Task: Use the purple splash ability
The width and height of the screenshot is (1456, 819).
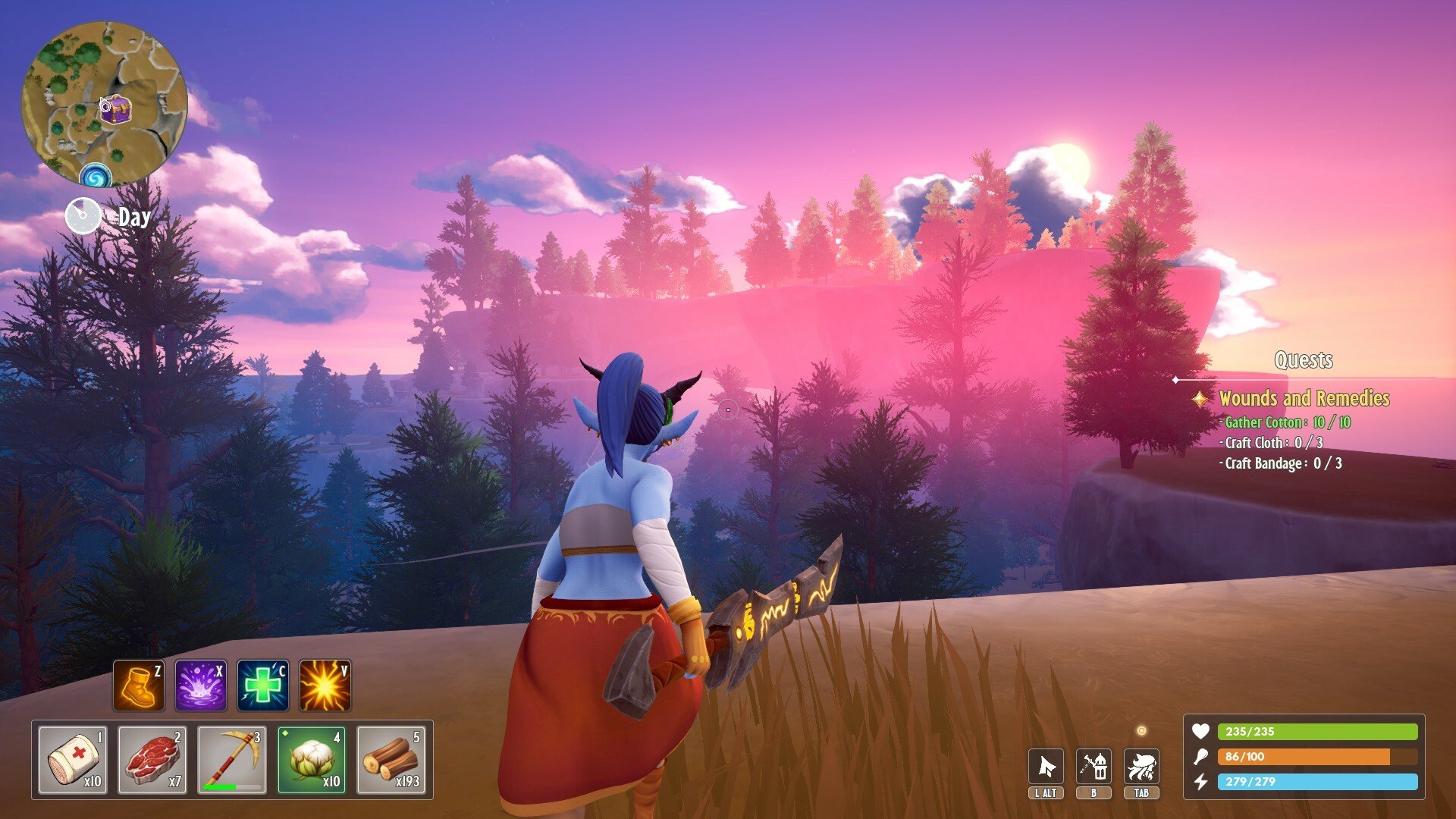Action: [201, 686]
